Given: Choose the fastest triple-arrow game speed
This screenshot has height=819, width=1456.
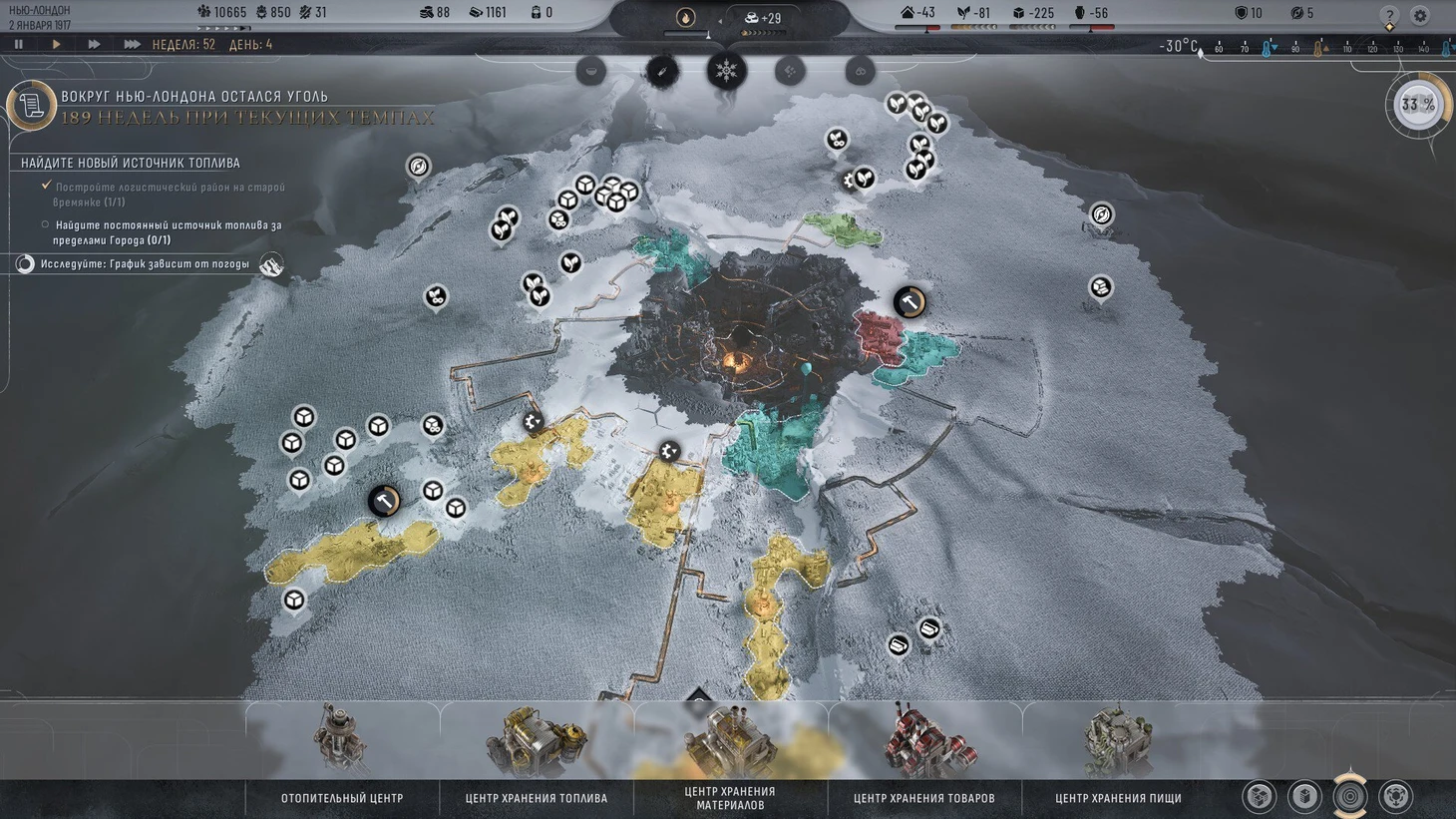Looking at the screenshot, I should 132,45.
